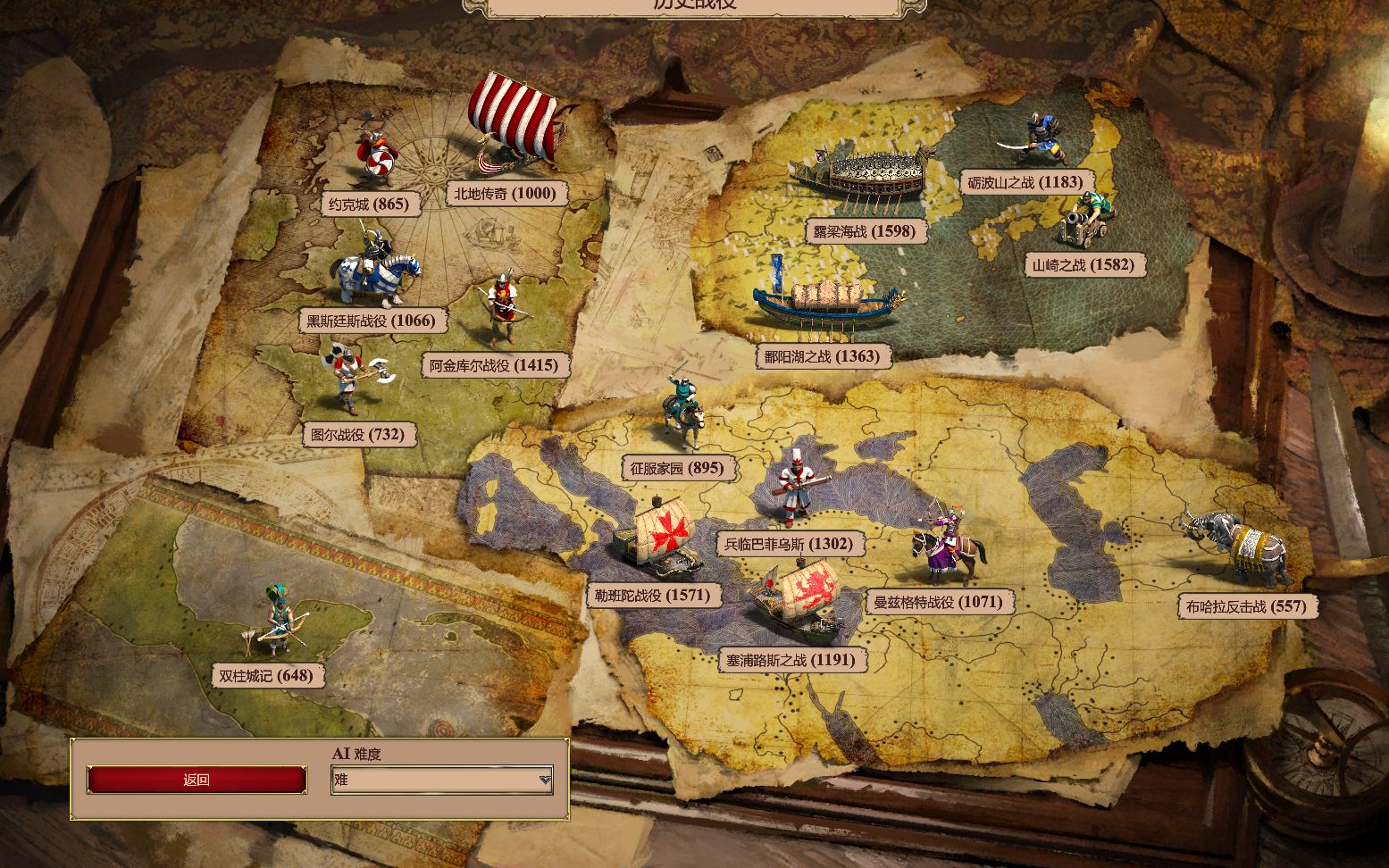Select the 双柱城记 (648) battle
1389x868 pixels.
pyautogui.click(x=266, y=675)
